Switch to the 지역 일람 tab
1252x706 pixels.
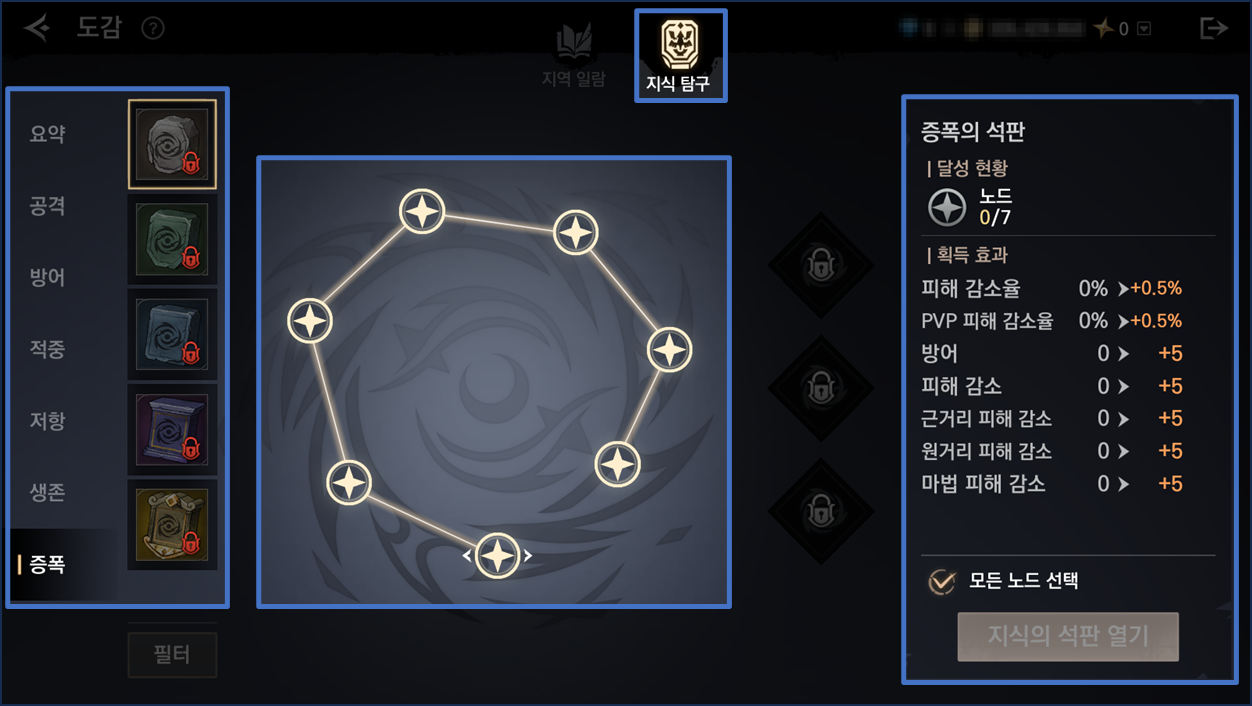(573, 56)
